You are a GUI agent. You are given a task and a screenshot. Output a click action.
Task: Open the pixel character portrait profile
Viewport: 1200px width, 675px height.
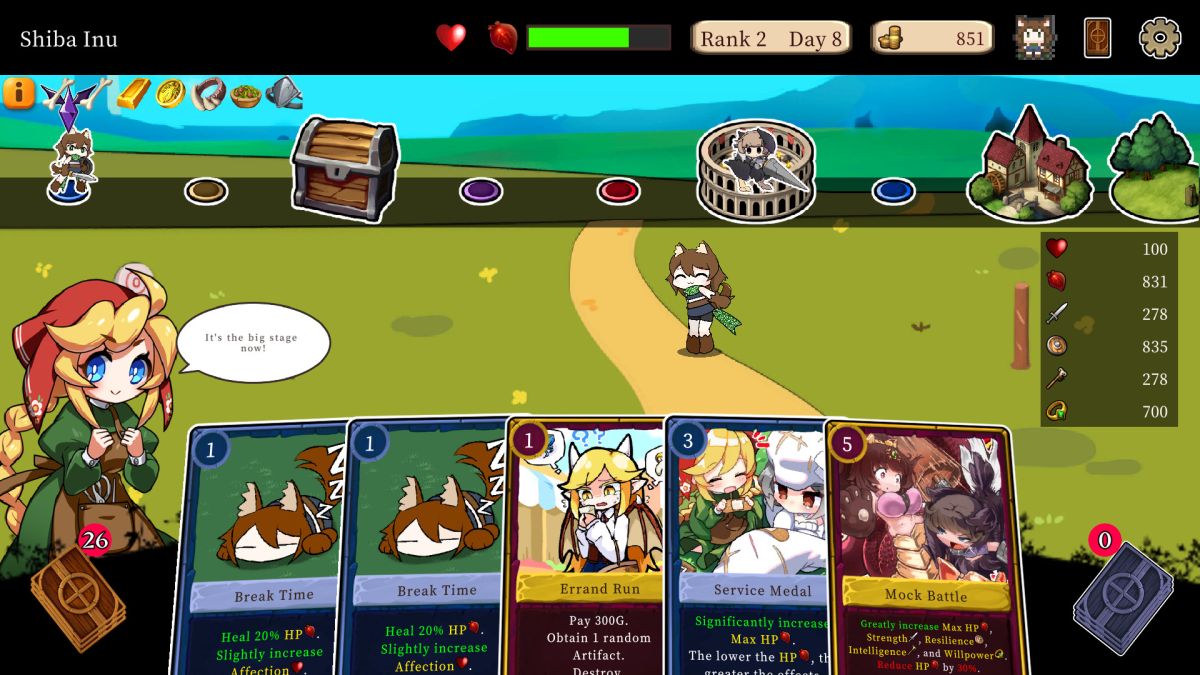click(x=1034, y=38)
